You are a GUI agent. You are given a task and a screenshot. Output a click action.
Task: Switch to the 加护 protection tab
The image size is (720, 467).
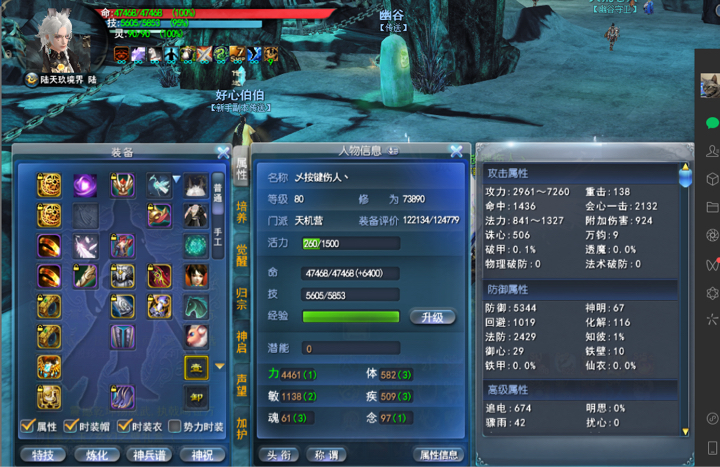241,428
